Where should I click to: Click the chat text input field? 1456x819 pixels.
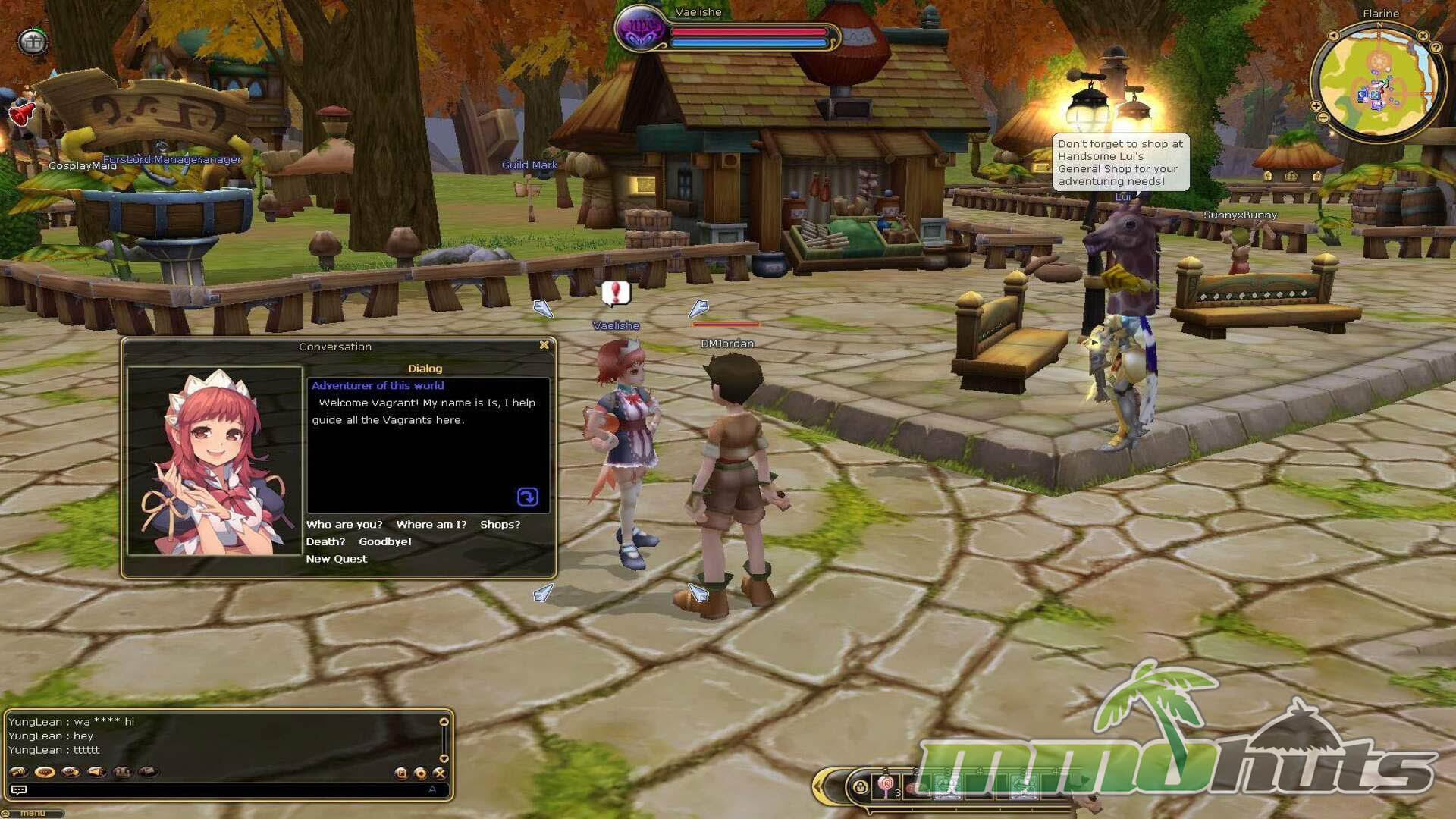227,790
